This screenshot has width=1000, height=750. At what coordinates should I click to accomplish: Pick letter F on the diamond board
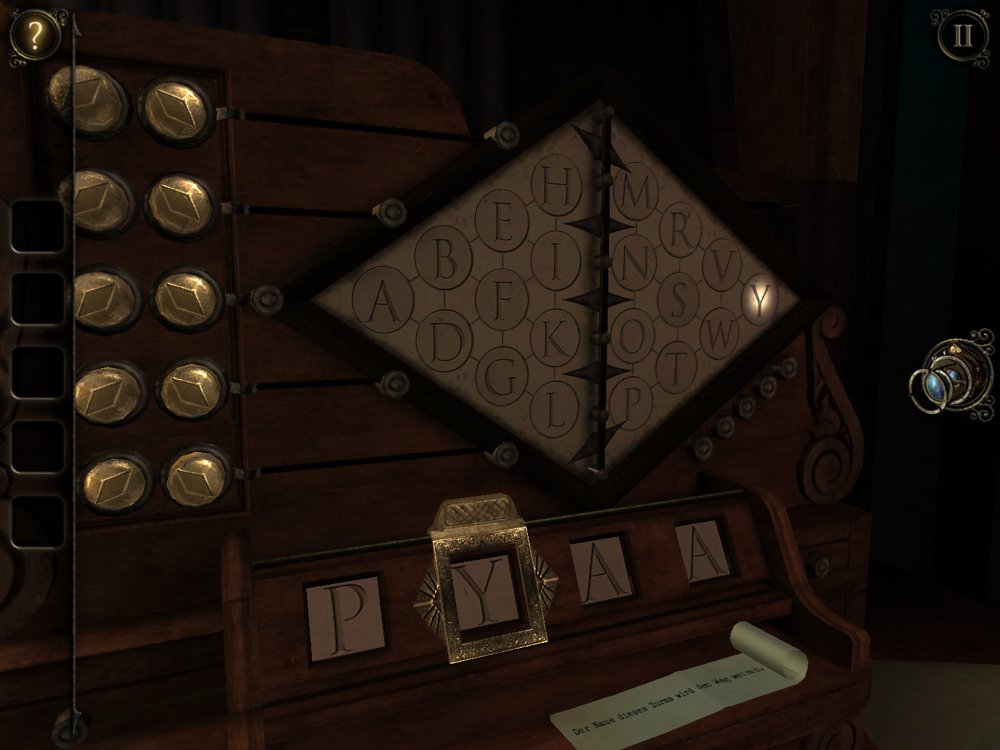point(504,297)
